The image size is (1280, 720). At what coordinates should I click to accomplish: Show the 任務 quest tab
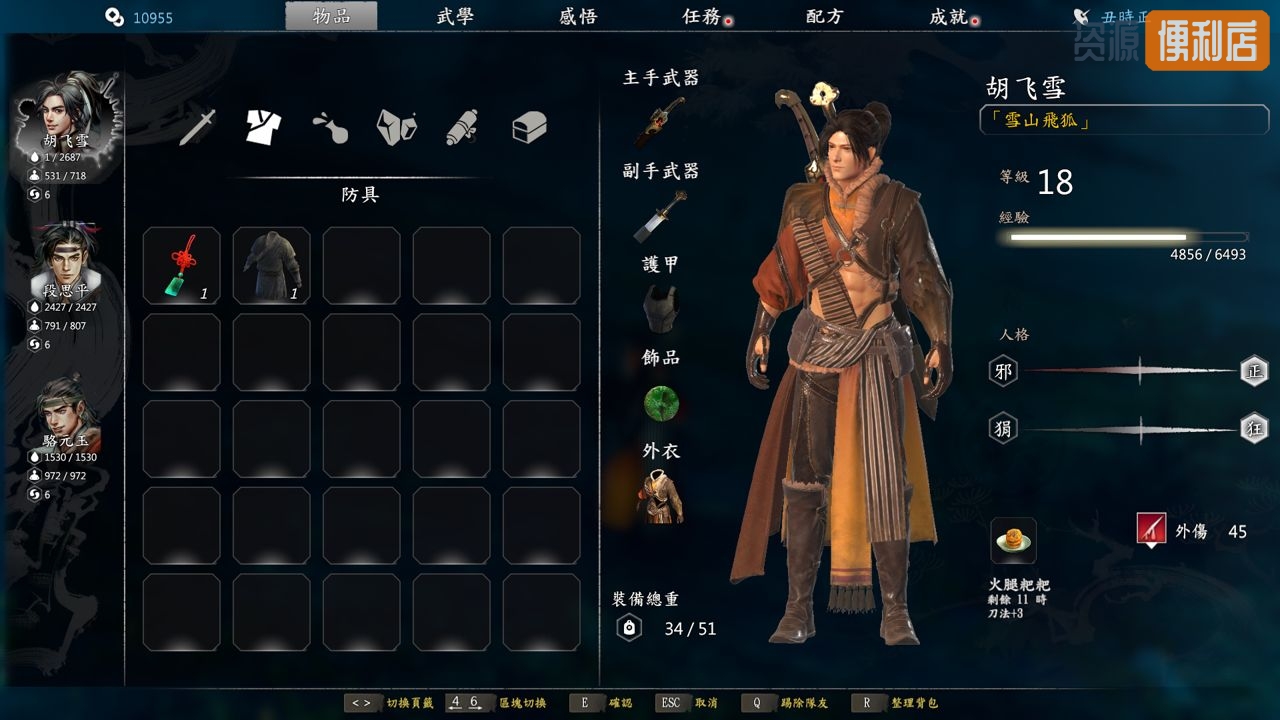(702, 17)
